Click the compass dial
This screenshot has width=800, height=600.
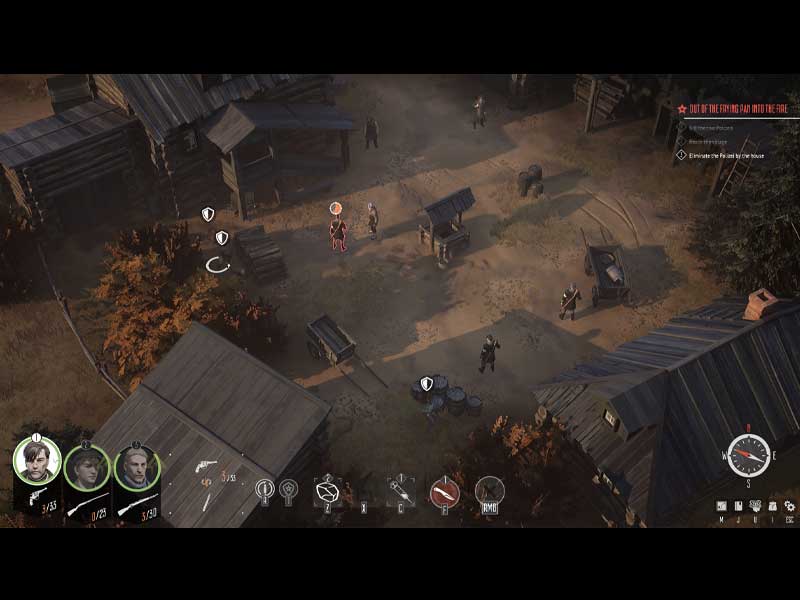click(x=747, y=455)
